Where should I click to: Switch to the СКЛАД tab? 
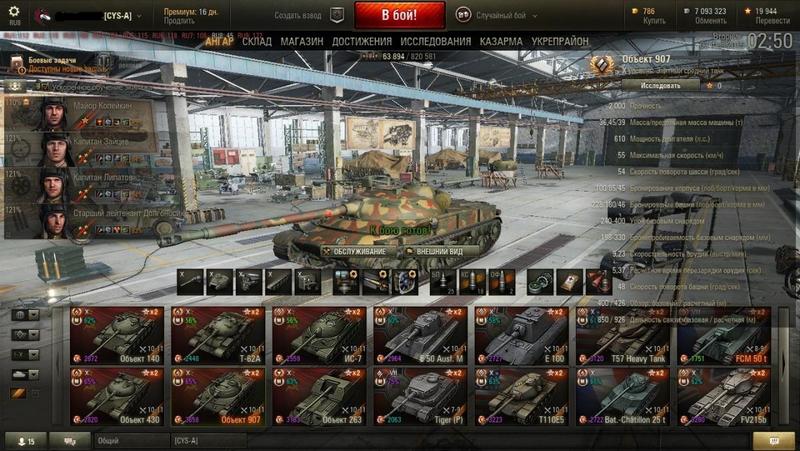point(256,41)
